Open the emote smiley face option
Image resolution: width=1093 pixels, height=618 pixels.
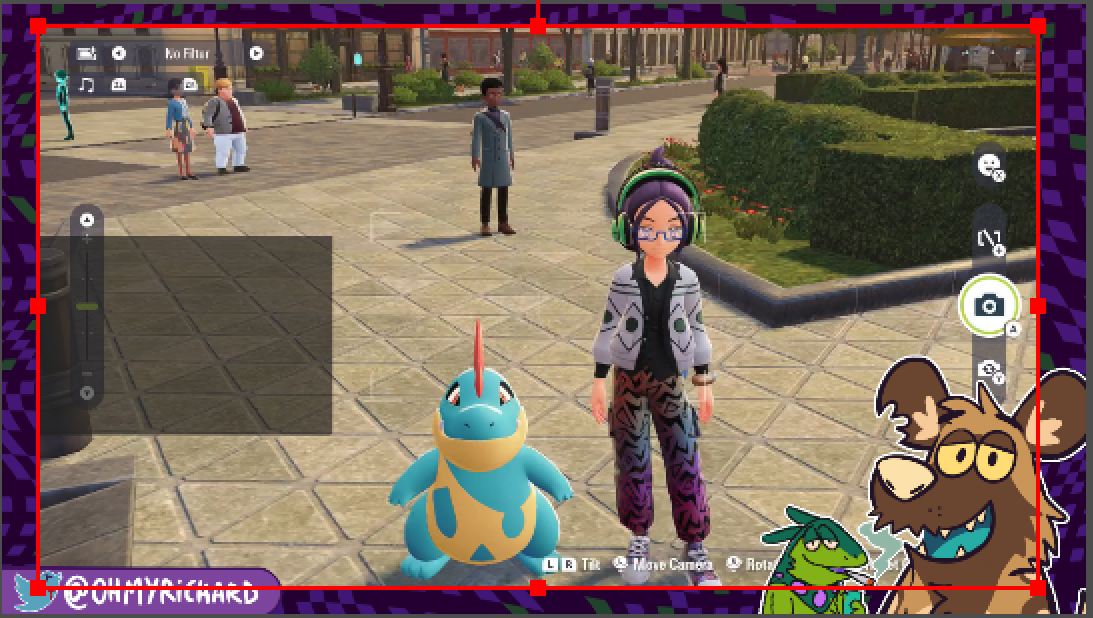[x=989, y=164]
